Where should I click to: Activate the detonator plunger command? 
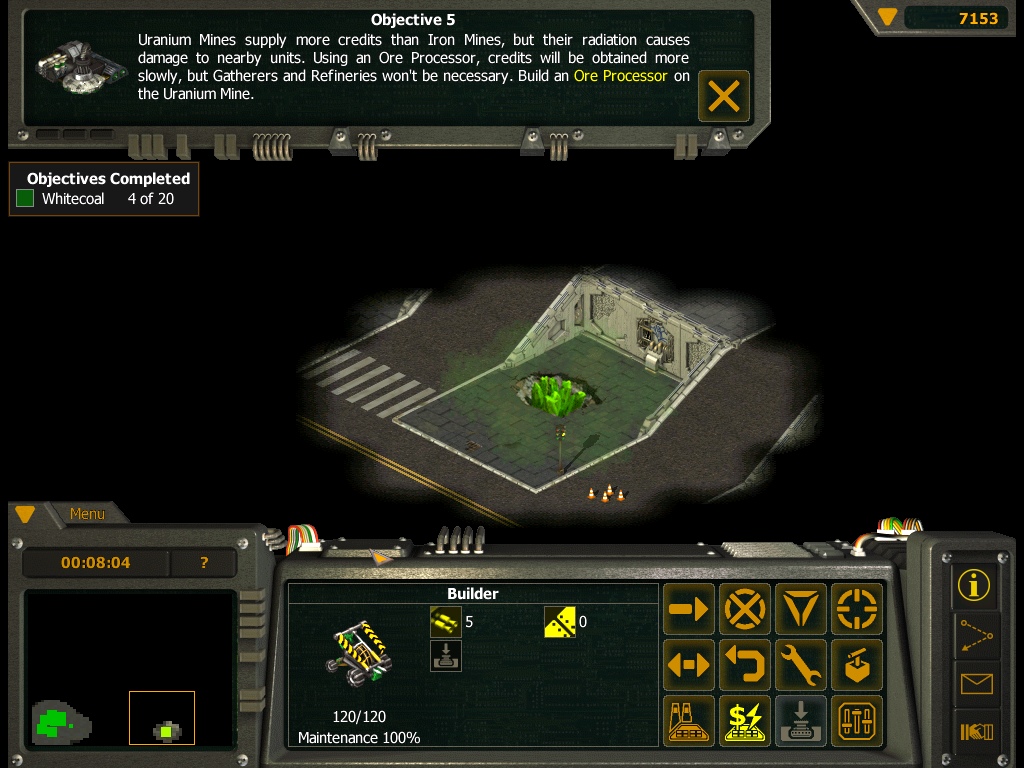pyautogui.click(x=857, y=665)
